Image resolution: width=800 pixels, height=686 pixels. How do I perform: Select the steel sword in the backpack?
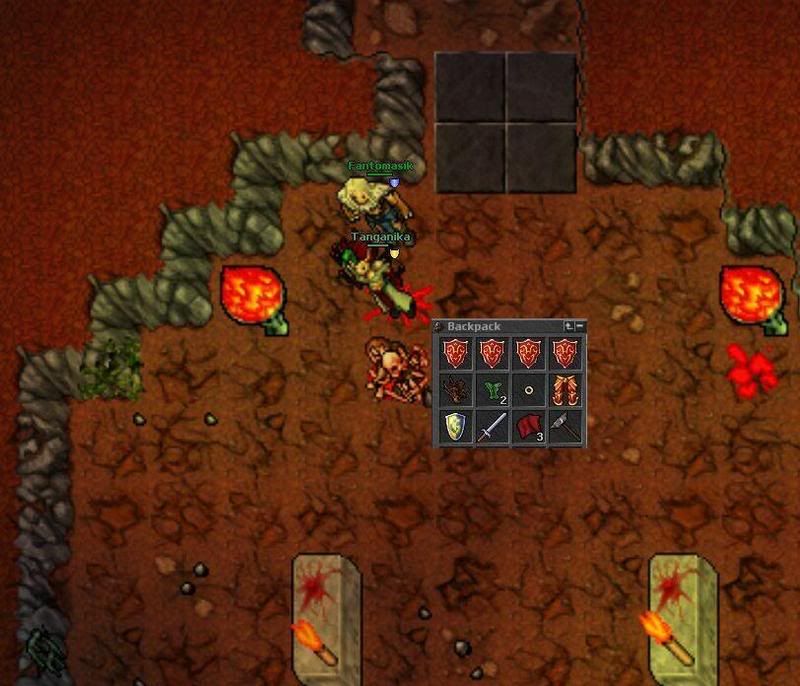(x=491, y=427)
